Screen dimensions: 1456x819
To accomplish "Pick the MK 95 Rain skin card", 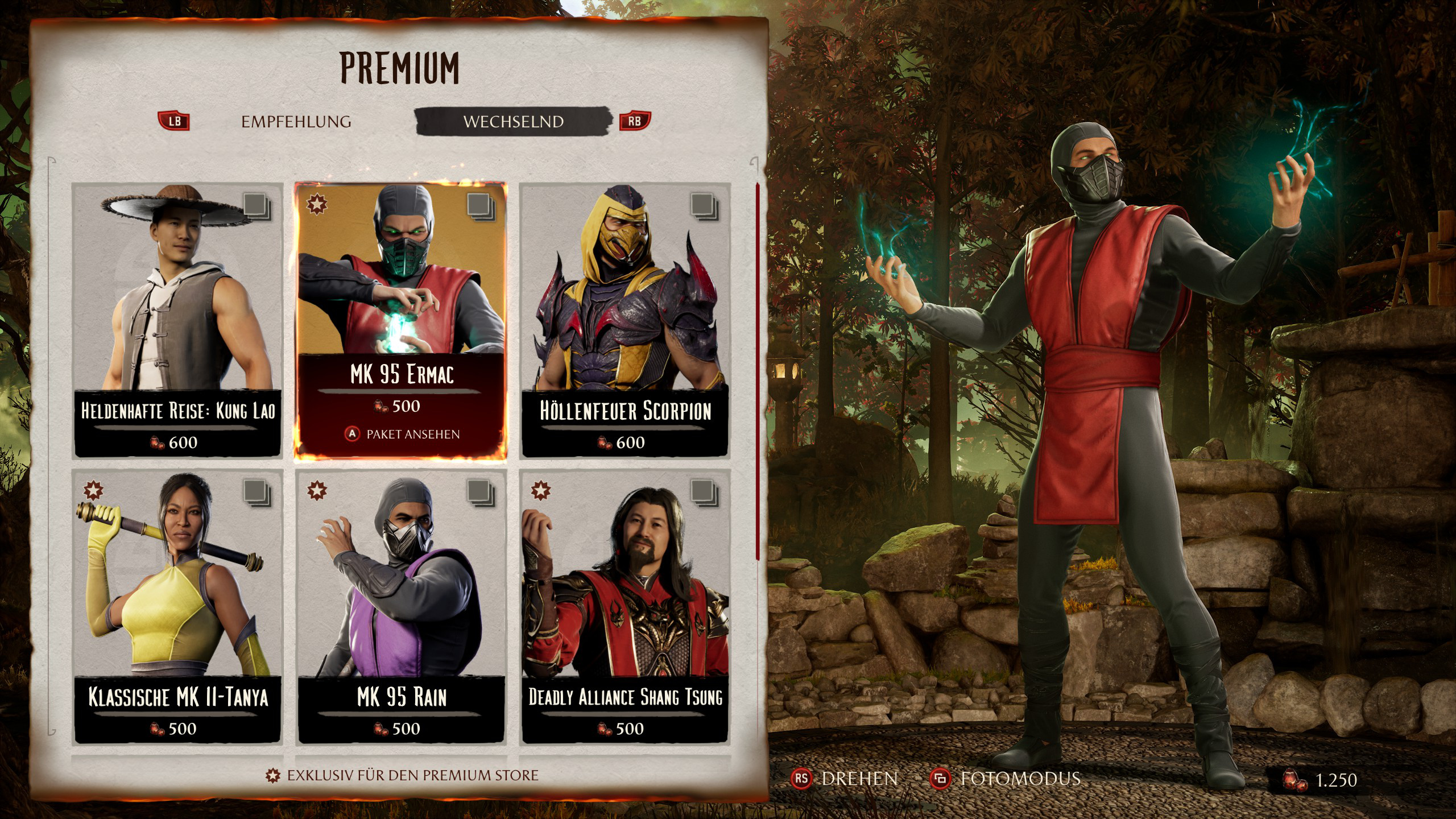I will pyautogui.click(x=401, y=606).
